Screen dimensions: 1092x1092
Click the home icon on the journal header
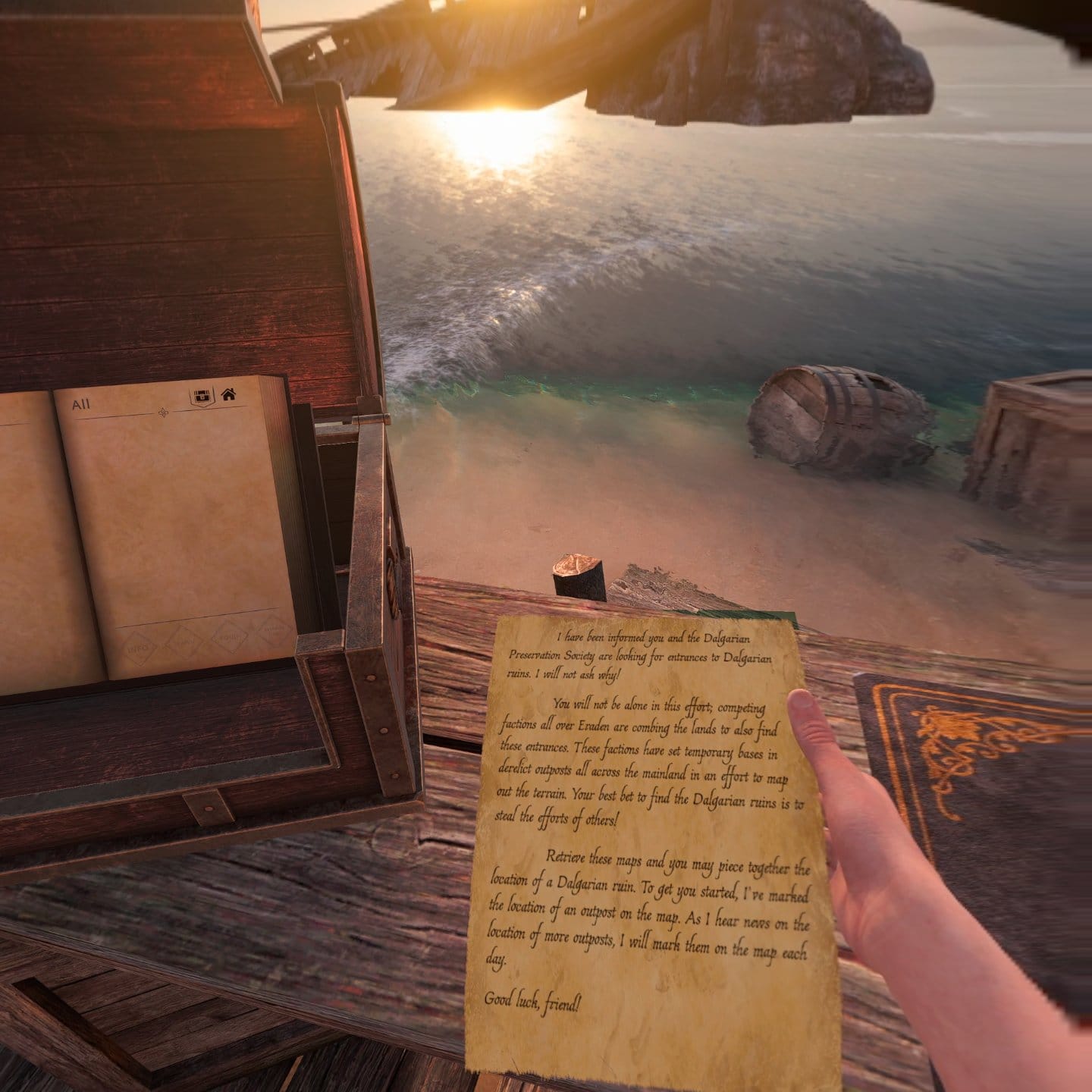point(230,395)
